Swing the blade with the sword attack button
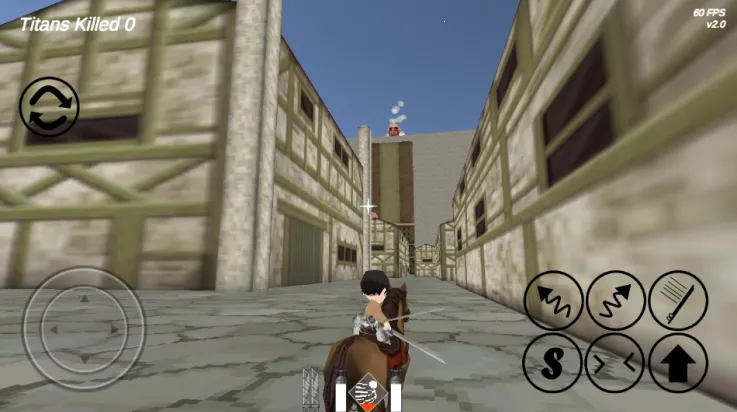Screen dimensions: 737x412 [x=678, y=300]
